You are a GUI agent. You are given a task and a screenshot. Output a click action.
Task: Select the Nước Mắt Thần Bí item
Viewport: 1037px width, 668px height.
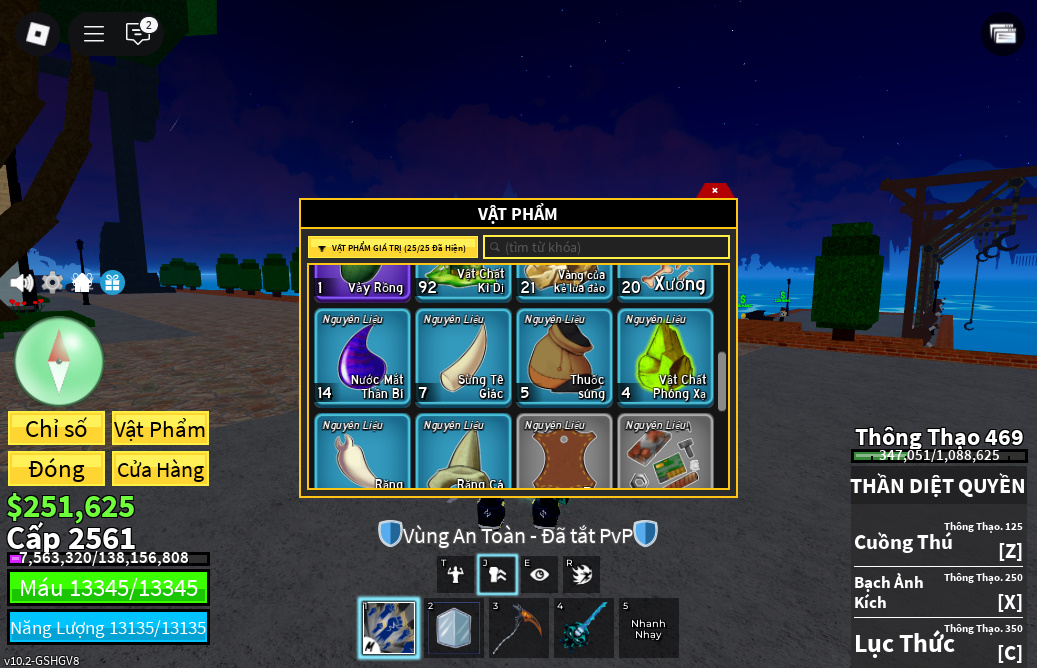(362, 355)
